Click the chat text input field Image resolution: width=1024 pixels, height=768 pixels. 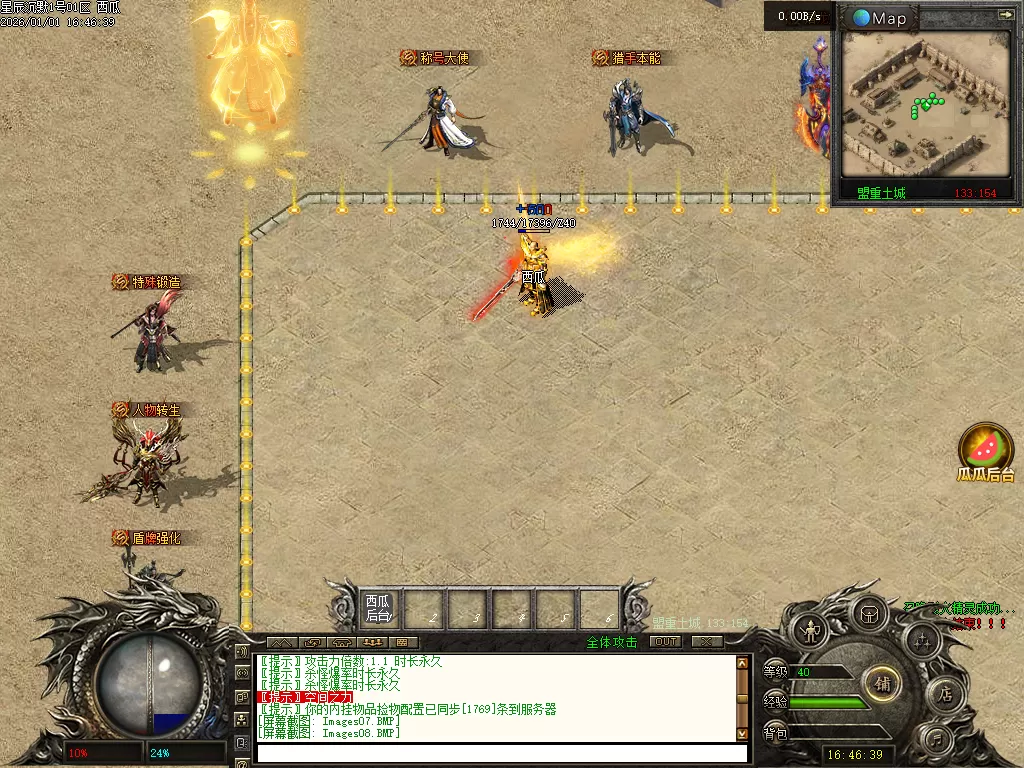click(500, 753)
